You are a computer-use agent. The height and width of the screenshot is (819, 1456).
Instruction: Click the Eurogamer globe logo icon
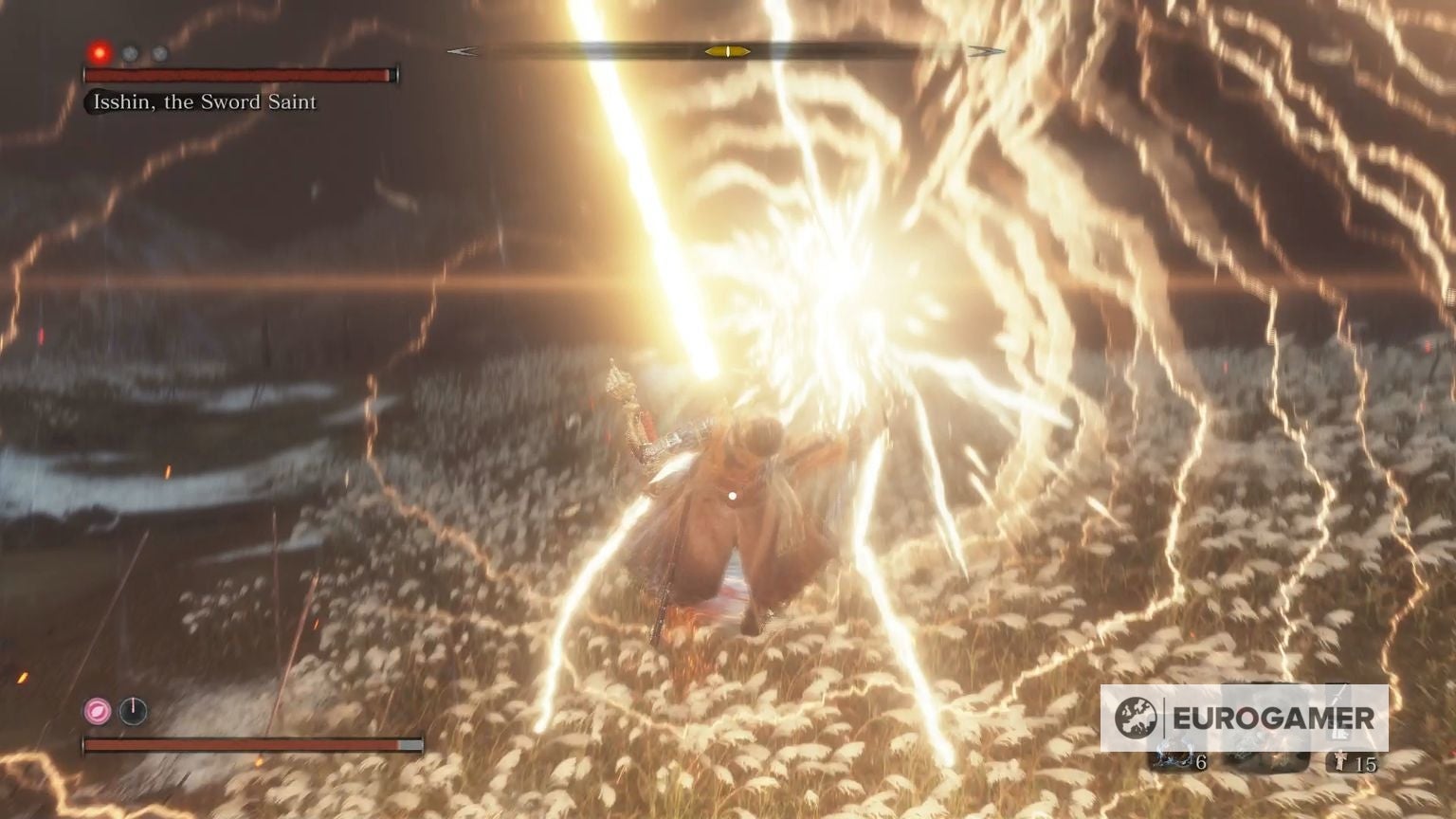pos(1136,718)
